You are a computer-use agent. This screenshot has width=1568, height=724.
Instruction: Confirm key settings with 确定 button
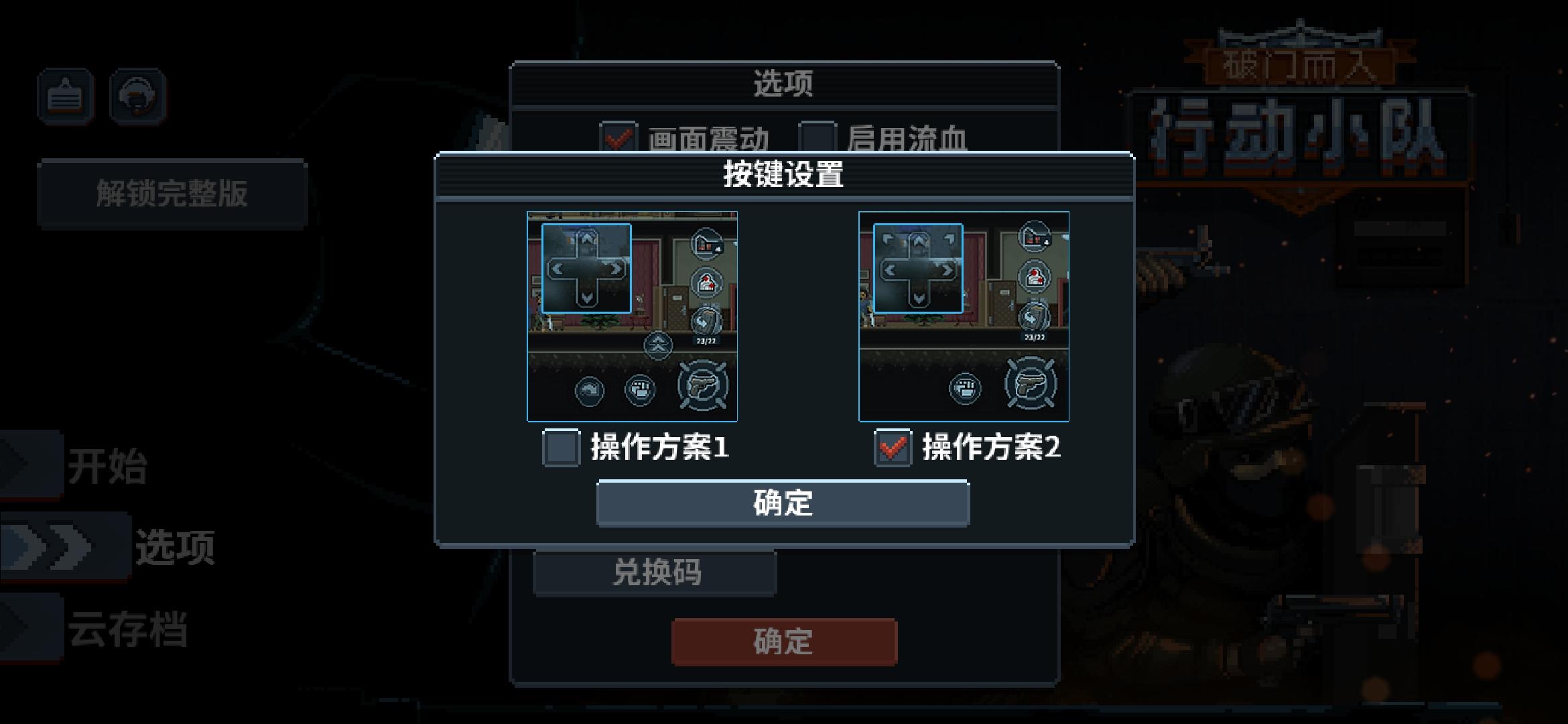pos(784,503)
